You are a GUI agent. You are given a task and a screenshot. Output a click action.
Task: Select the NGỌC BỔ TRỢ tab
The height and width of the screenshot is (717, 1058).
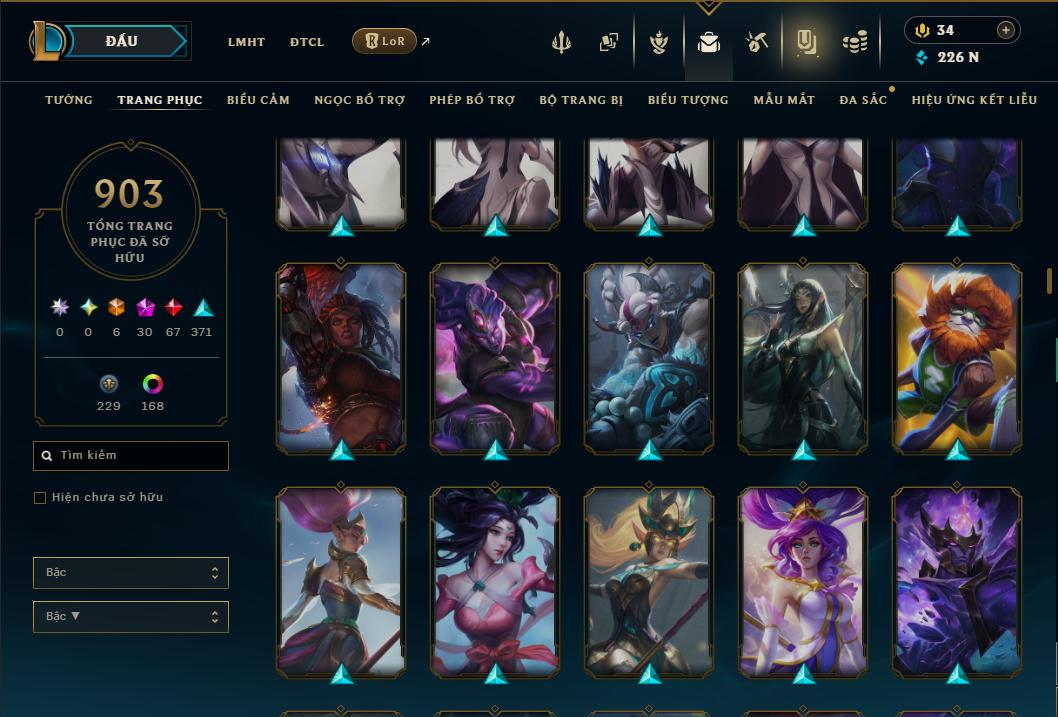(x=359, y=100)
